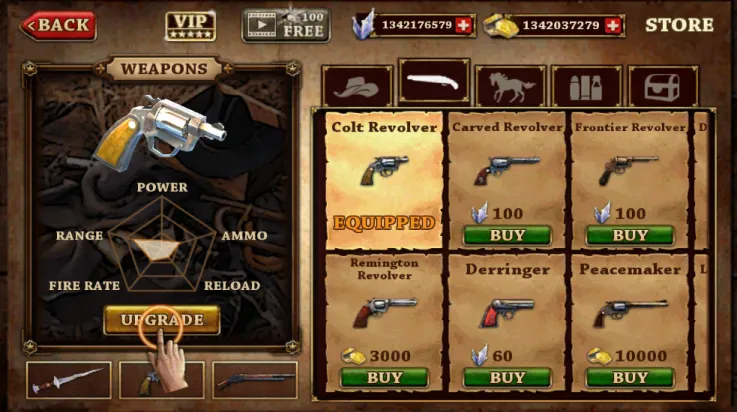
Task: Buy the Carved Revolver for 100 silver
Action: pyautogui.click(x=507, y=236)
